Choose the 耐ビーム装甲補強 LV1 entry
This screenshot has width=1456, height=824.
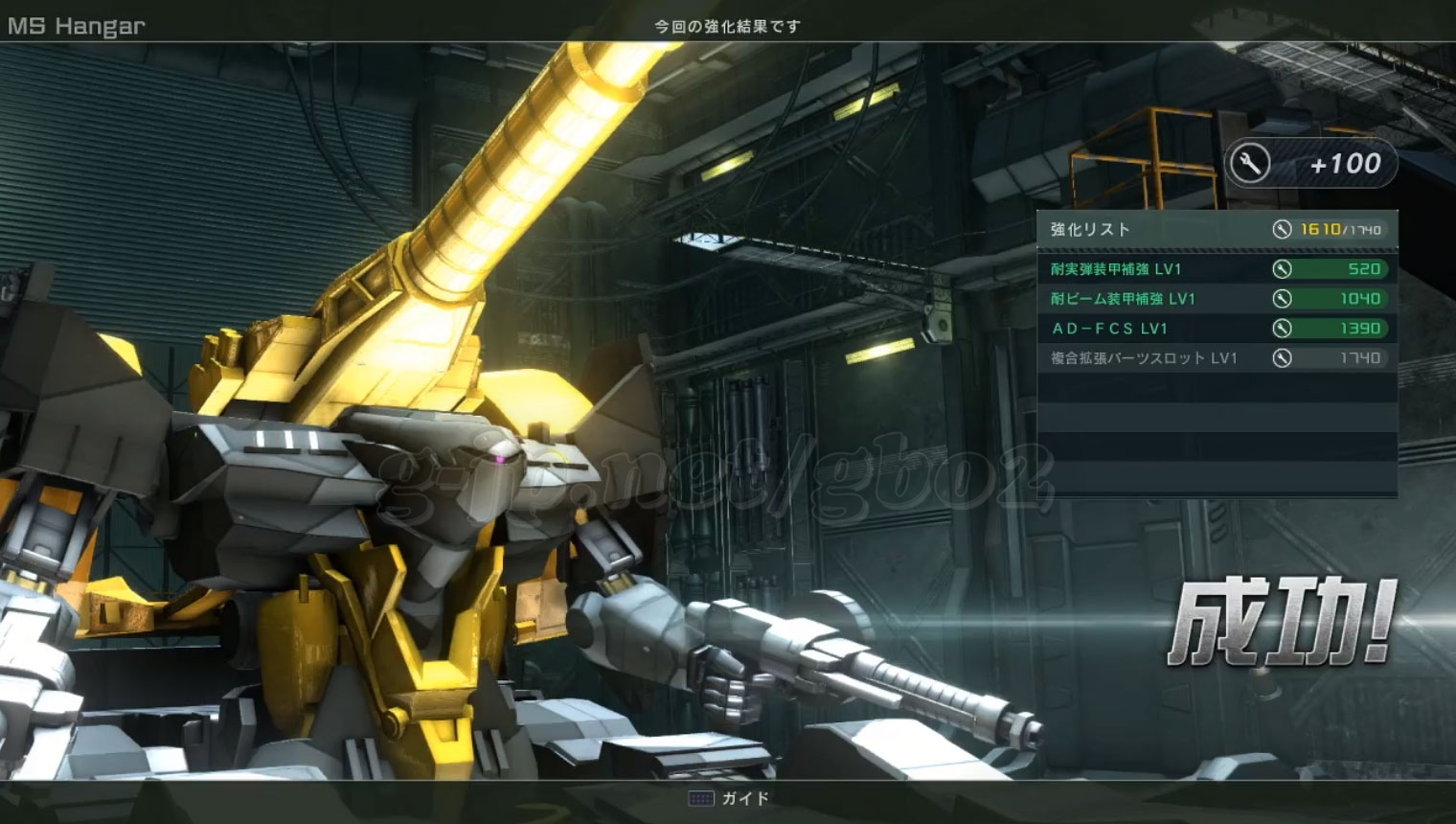[1215, 299]
